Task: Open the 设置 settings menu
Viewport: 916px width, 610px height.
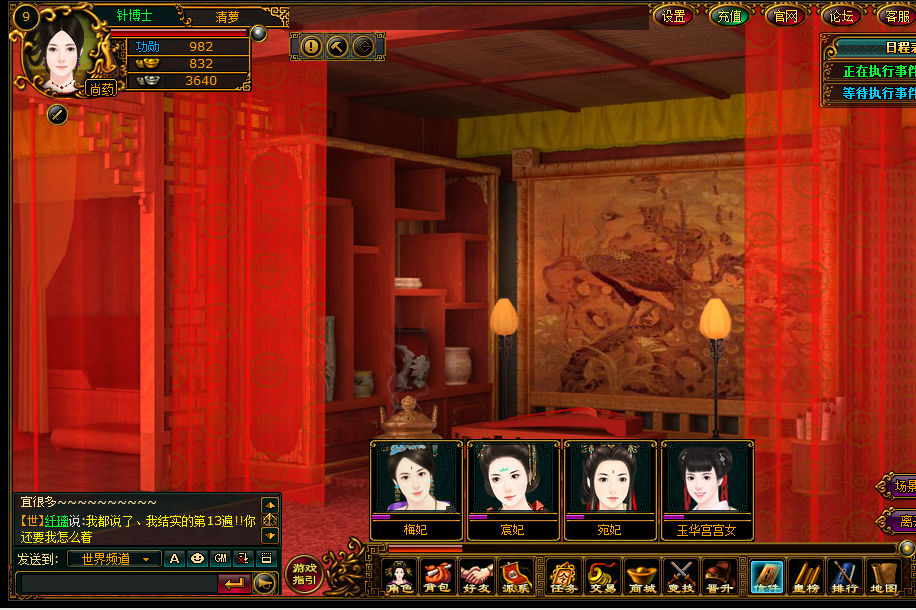Action: tap(674, 15)
